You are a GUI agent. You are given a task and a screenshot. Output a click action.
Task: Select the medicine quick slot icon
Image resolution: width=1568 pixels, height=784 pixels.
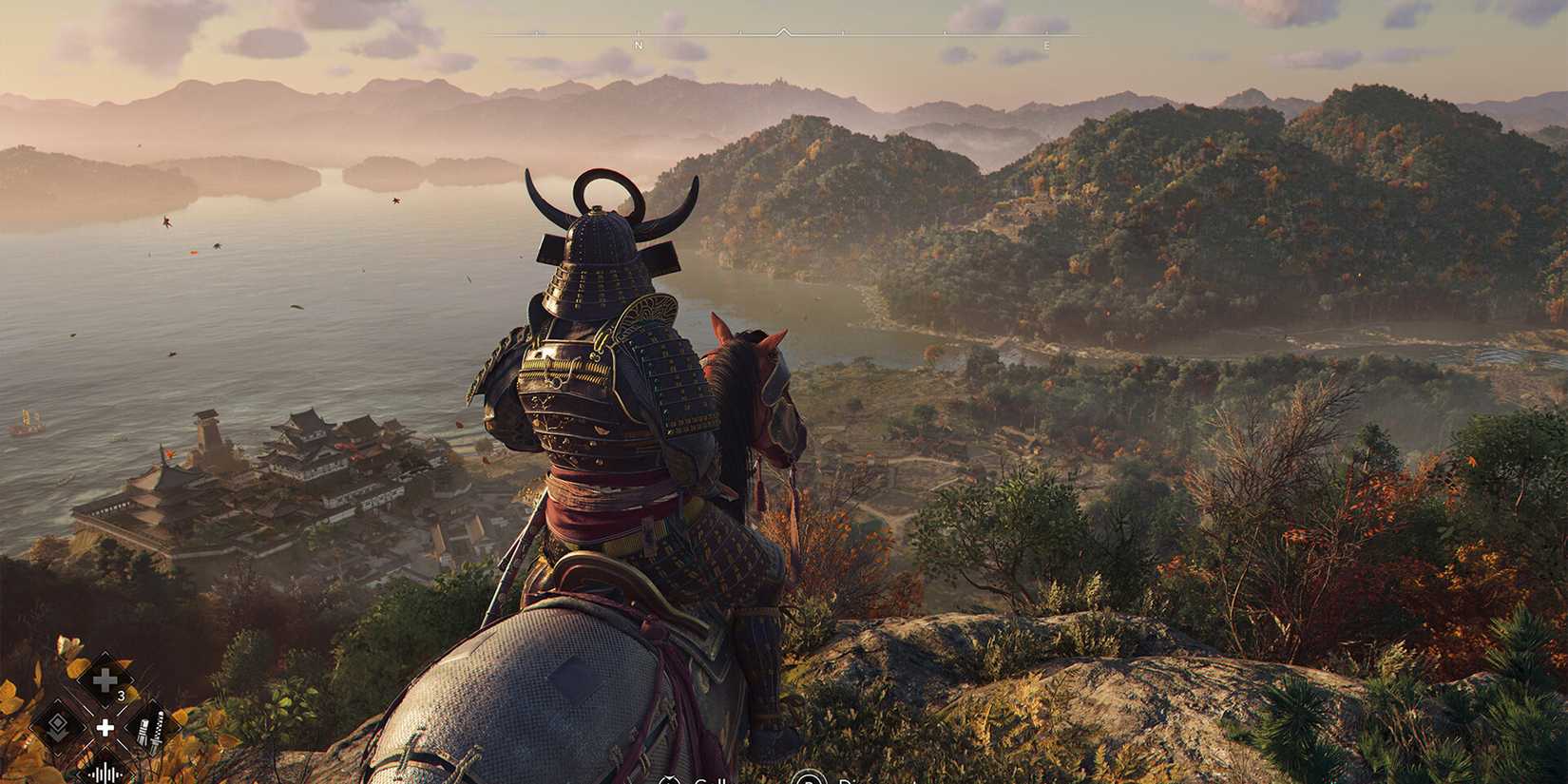(105, 679)
